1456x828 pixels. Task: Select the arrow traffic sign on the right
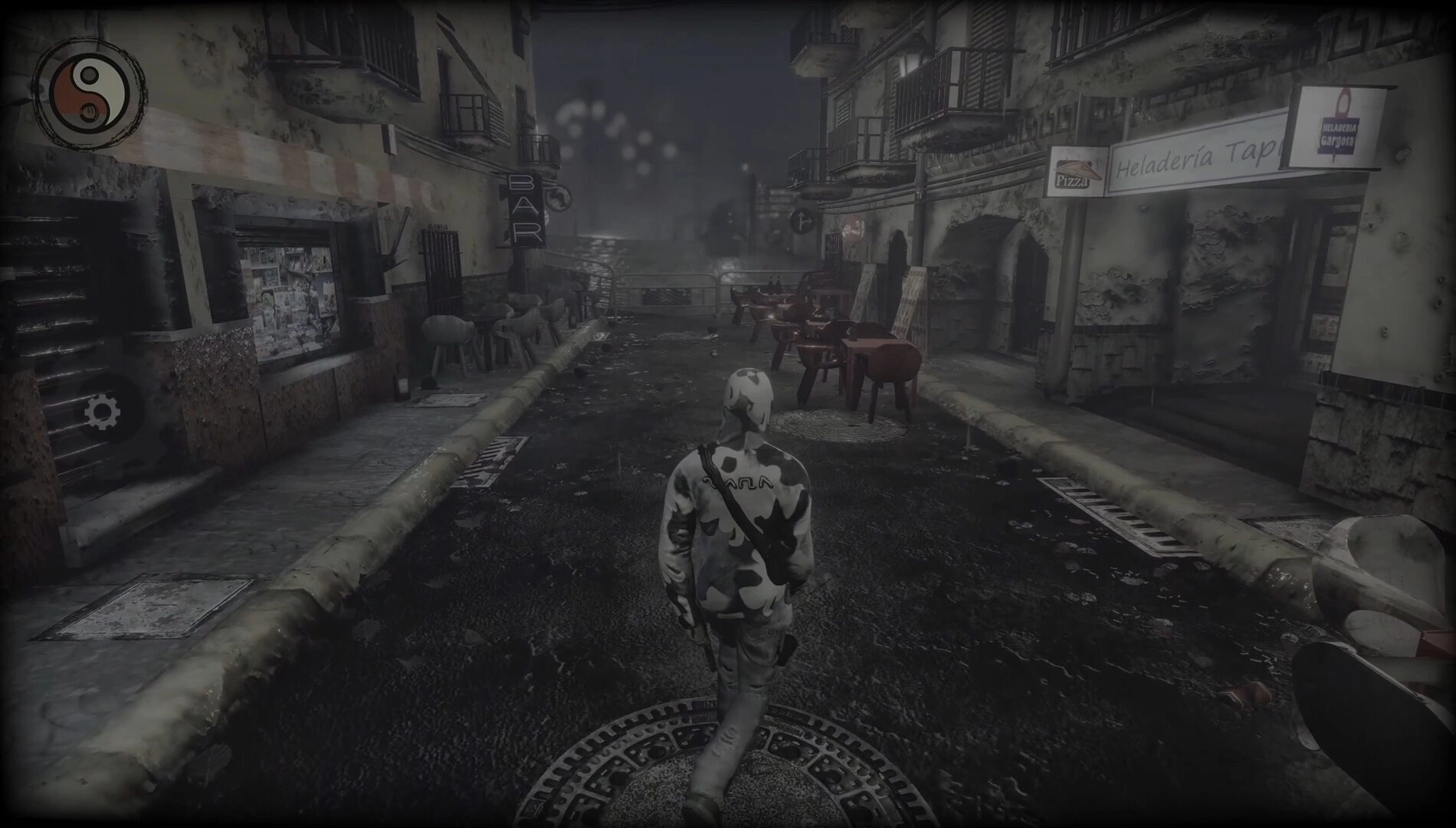tap(802, 221)
